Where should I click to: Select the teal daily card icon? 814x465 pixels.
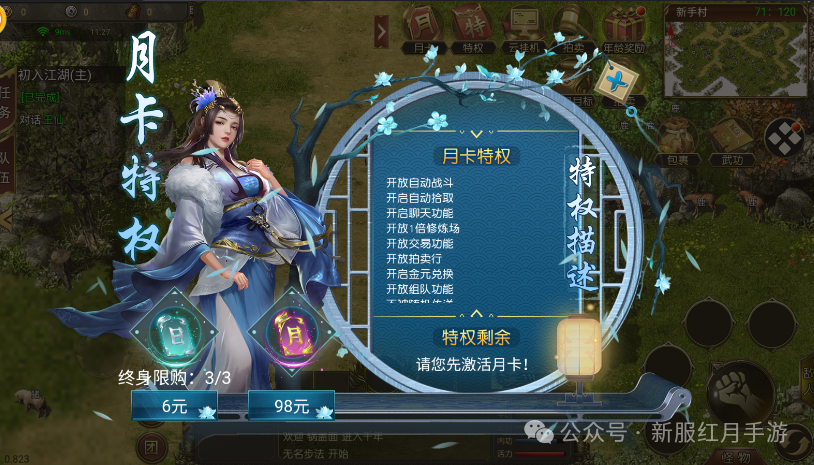(x=178, y=328)
